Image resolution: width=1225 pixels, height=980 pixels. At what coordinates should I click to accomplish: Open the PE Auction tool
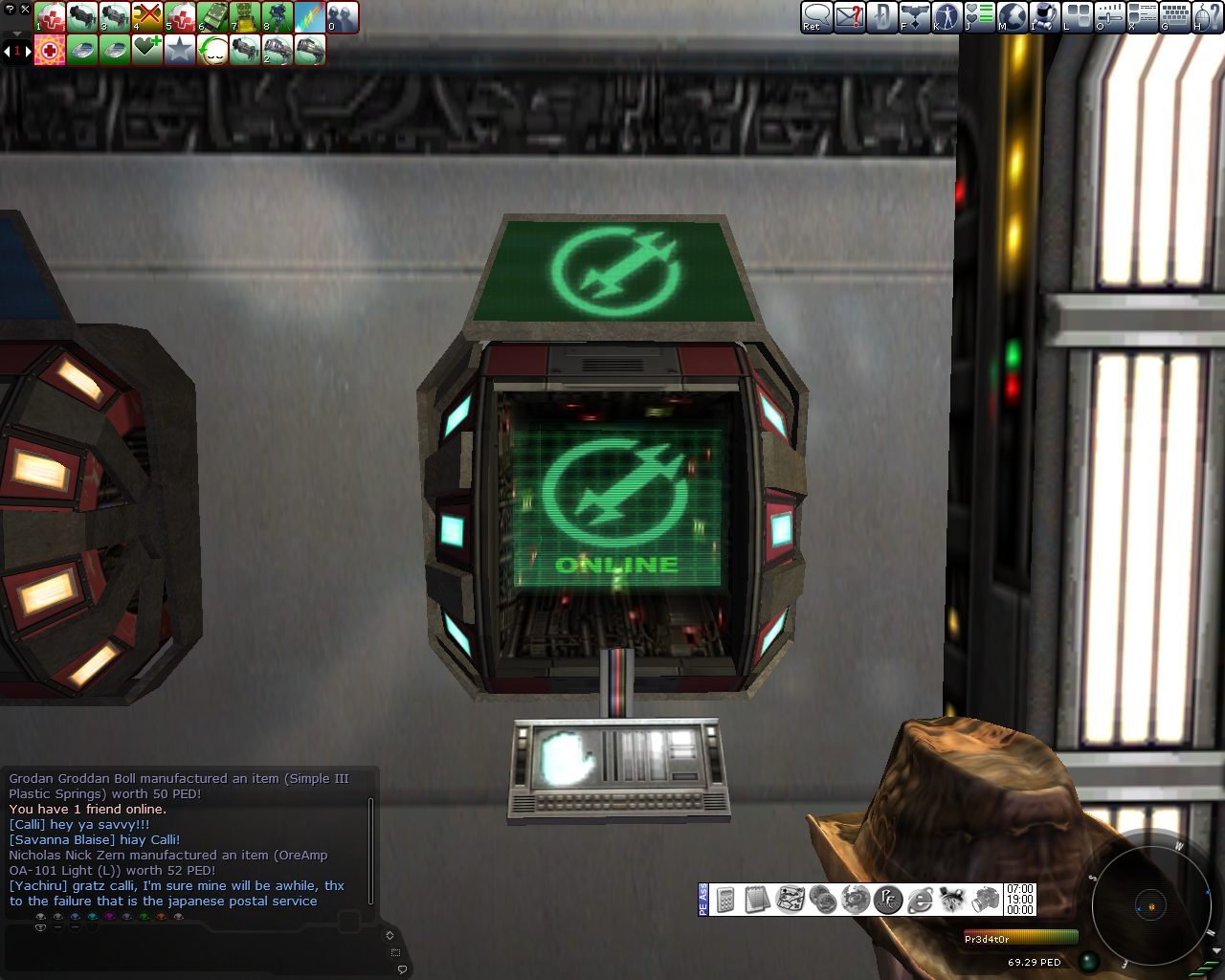(x=888, y=898)
